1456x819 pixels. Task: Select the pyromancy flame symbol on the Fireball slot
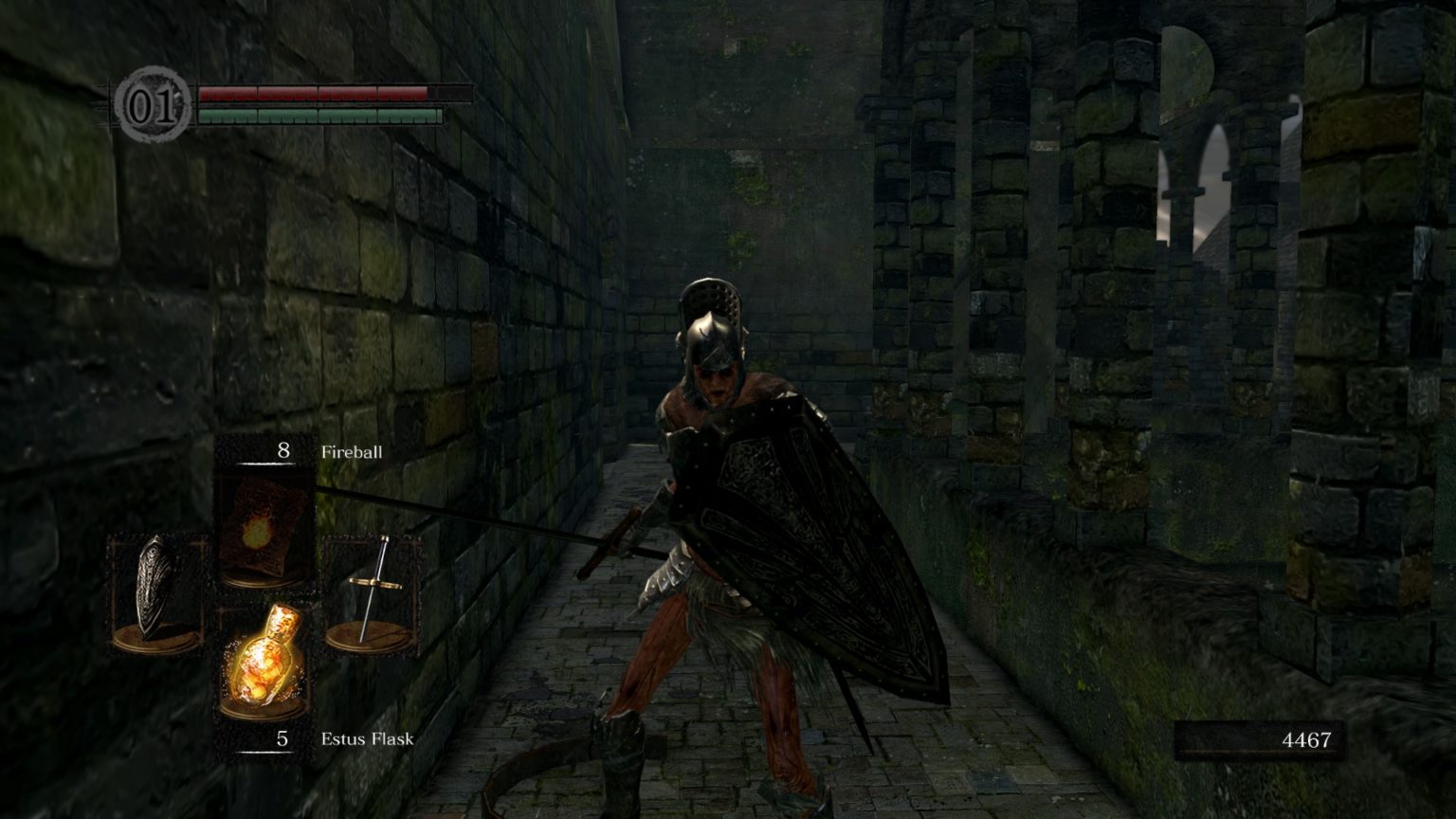click(x=258, y=531)
